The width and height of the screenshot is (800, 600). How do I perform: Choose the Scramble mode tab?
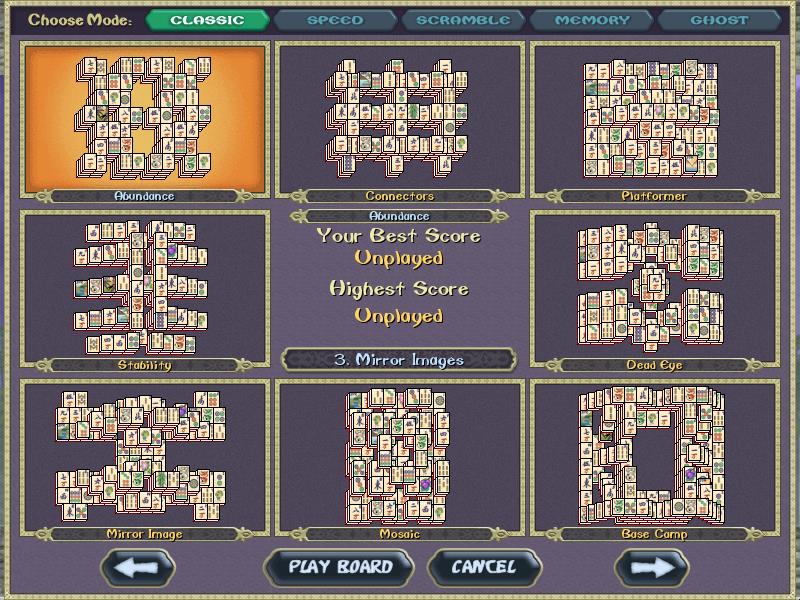[462, 20]
